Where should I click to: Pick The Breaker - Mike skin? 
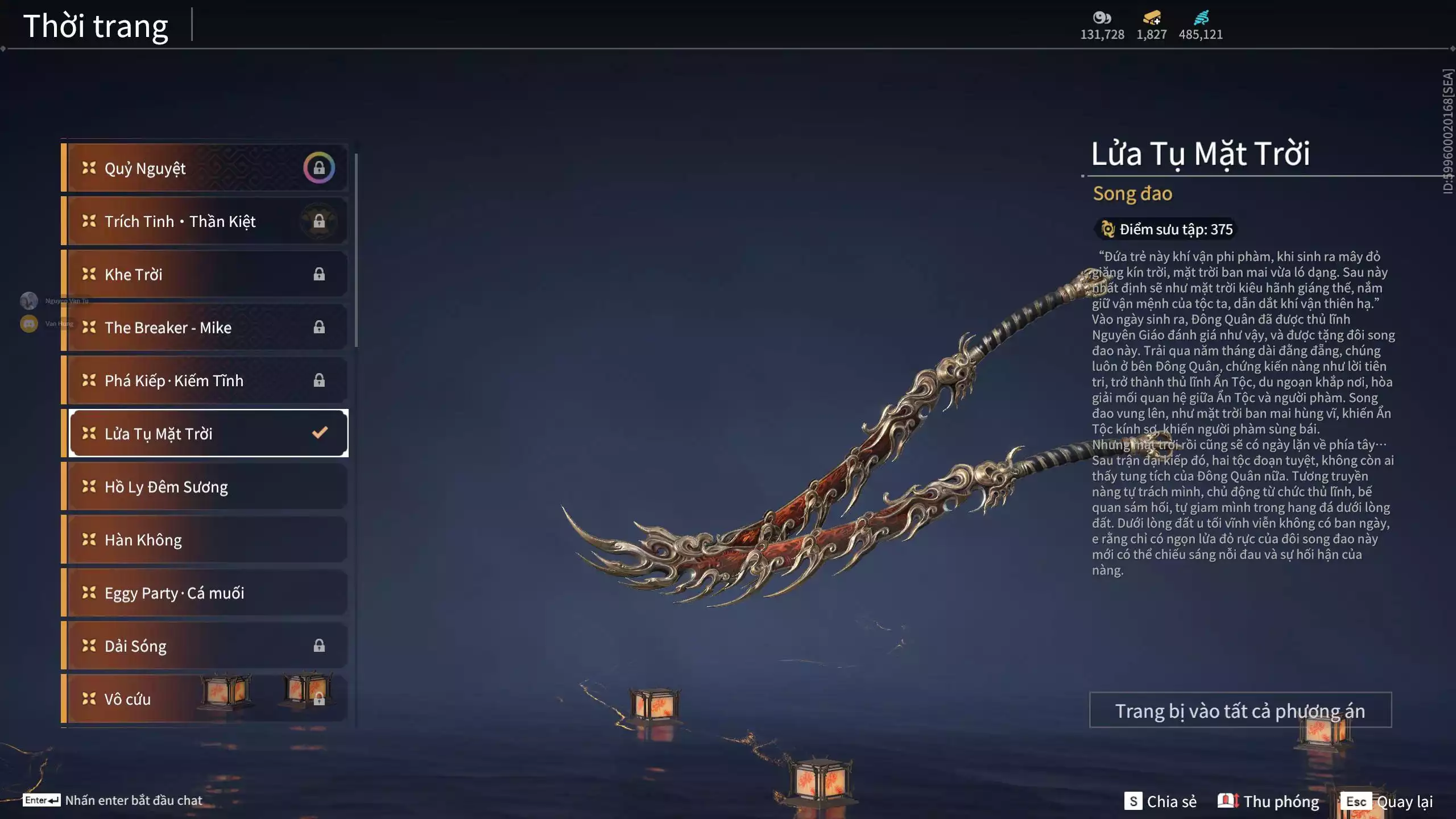coord(205,328)
